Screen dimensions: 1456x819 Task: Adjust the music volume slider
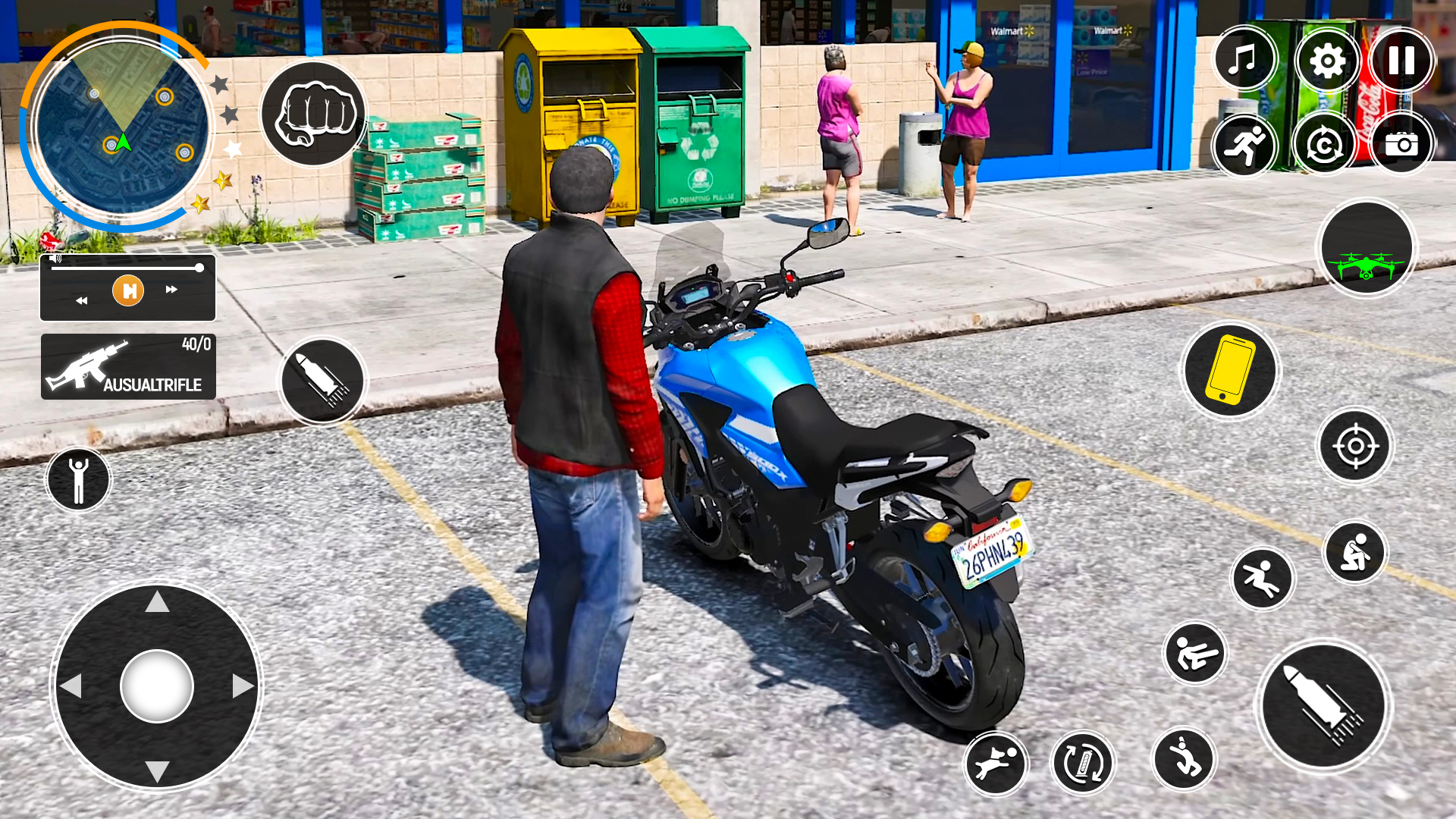coord(129,267)
